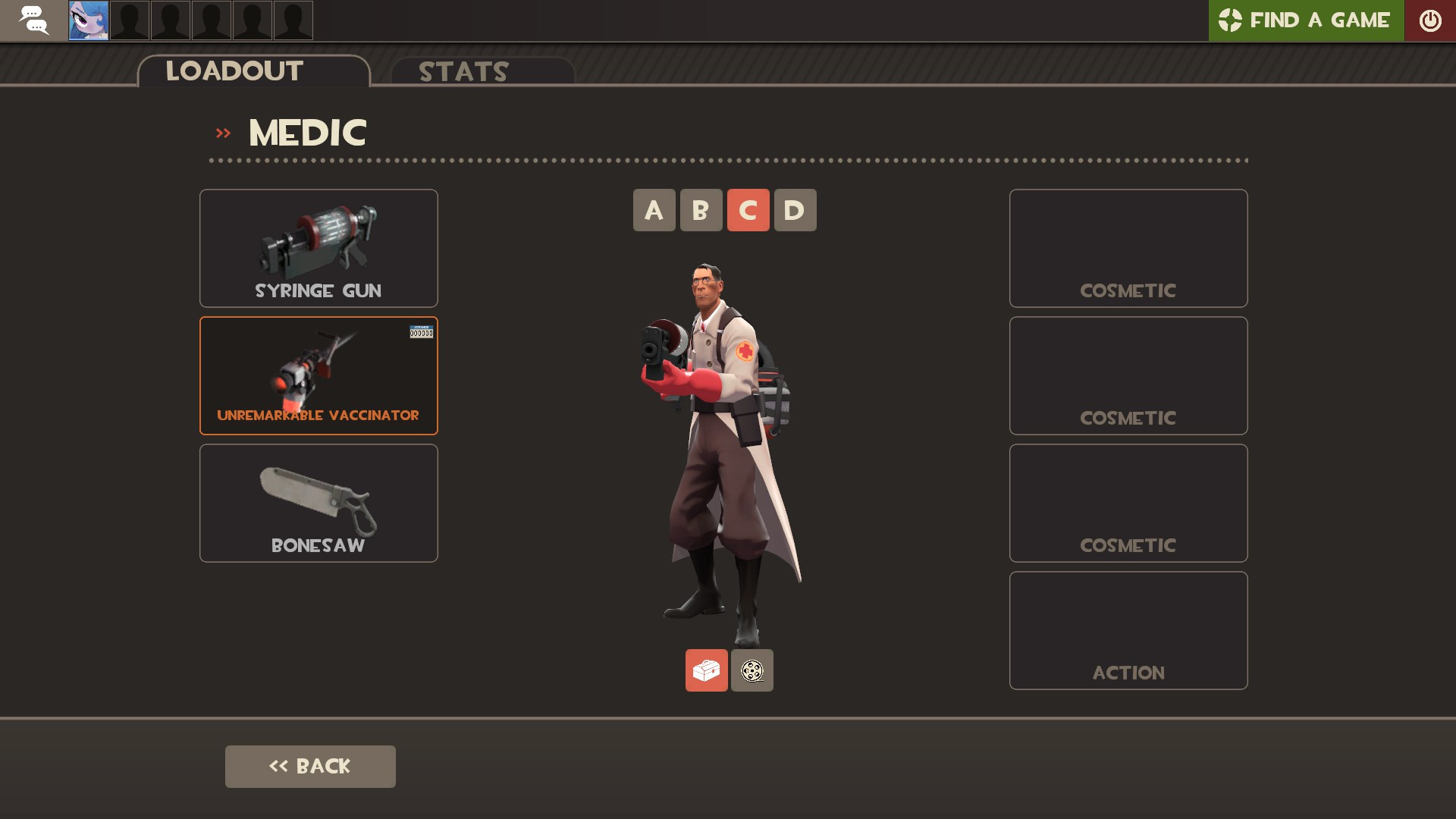Select the Syringe Gun primary weapon
1456x819 pixels.
pos(318,248)
